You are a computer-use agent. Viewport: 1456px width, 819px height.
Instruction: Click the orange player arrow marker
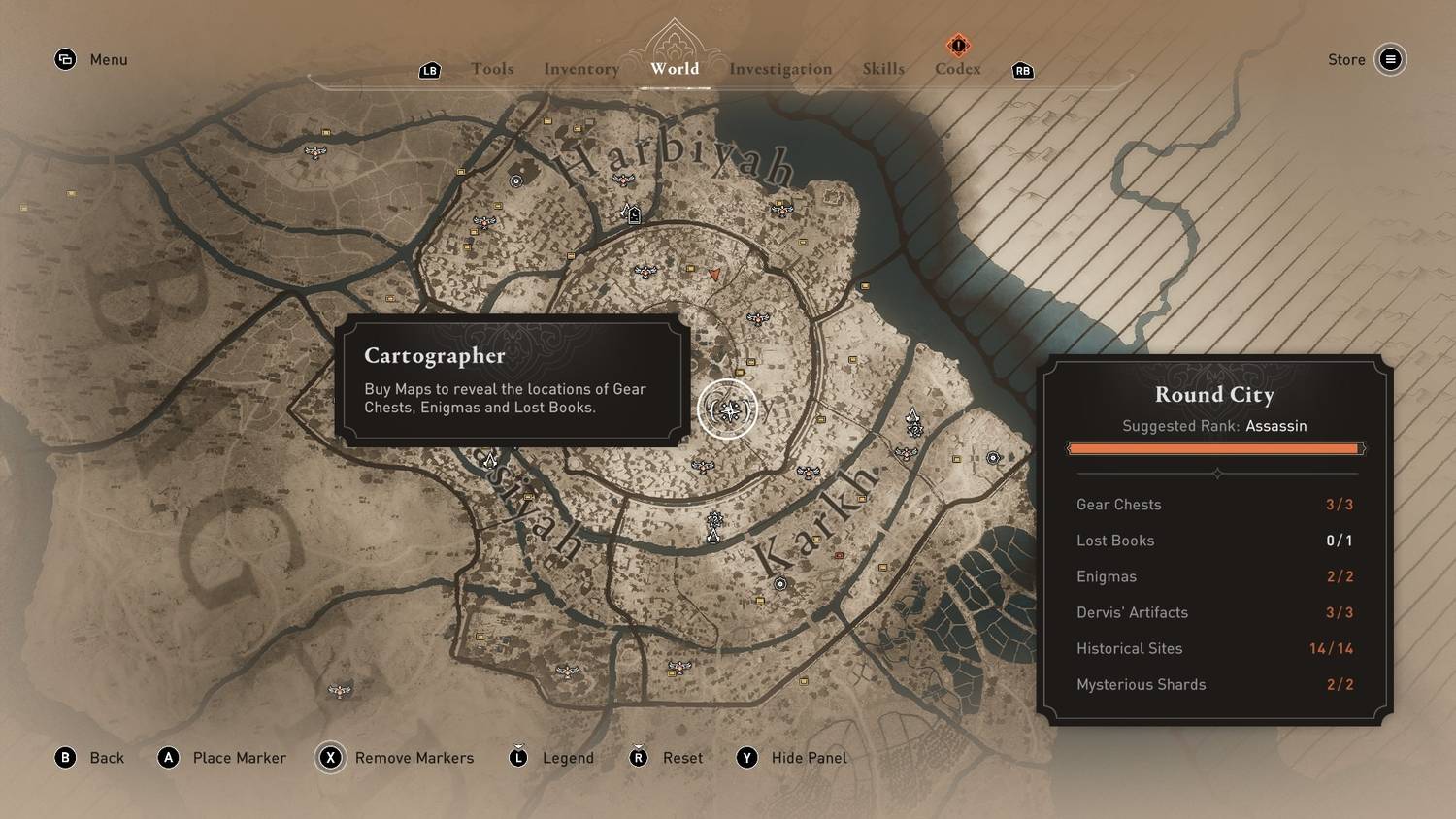point(715,276)
